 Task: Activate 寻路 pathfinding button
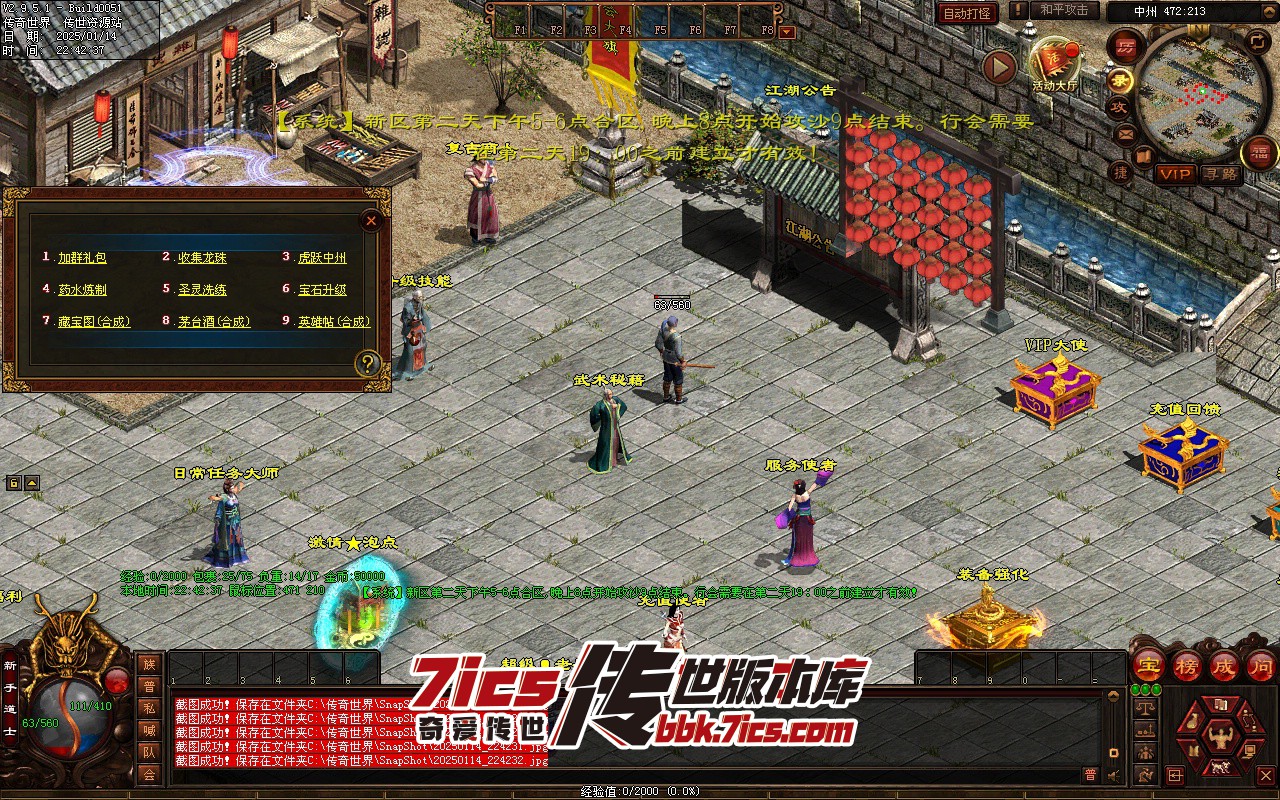[x=1220, y=174]
